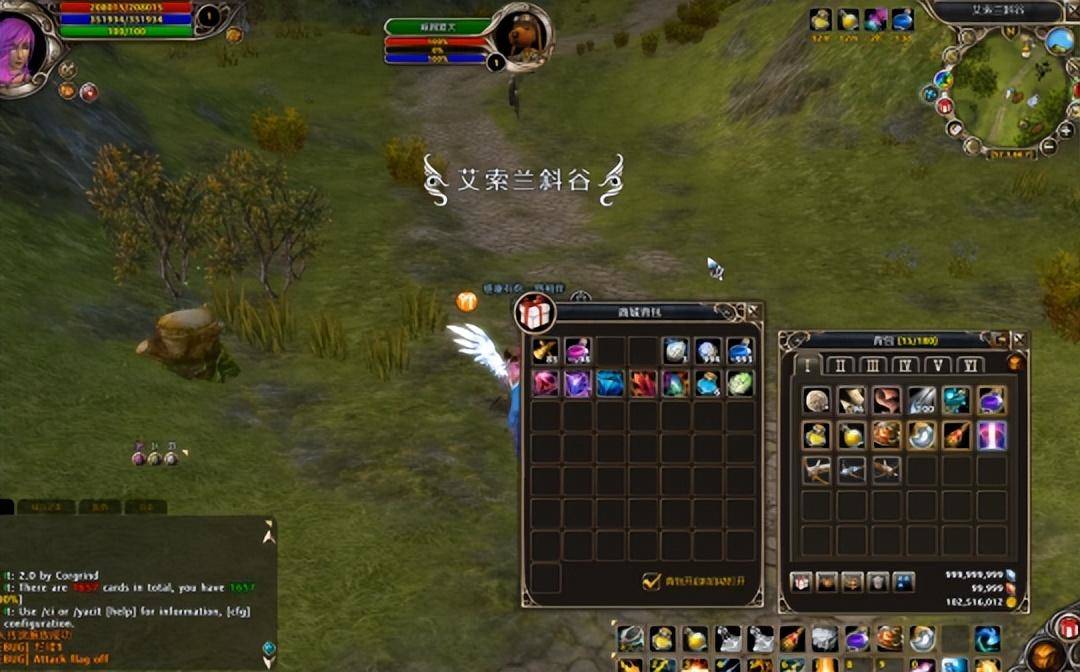Close the backpack inventory window
The width and height of the screenshot is (1080, 672).
[1019, 339]
